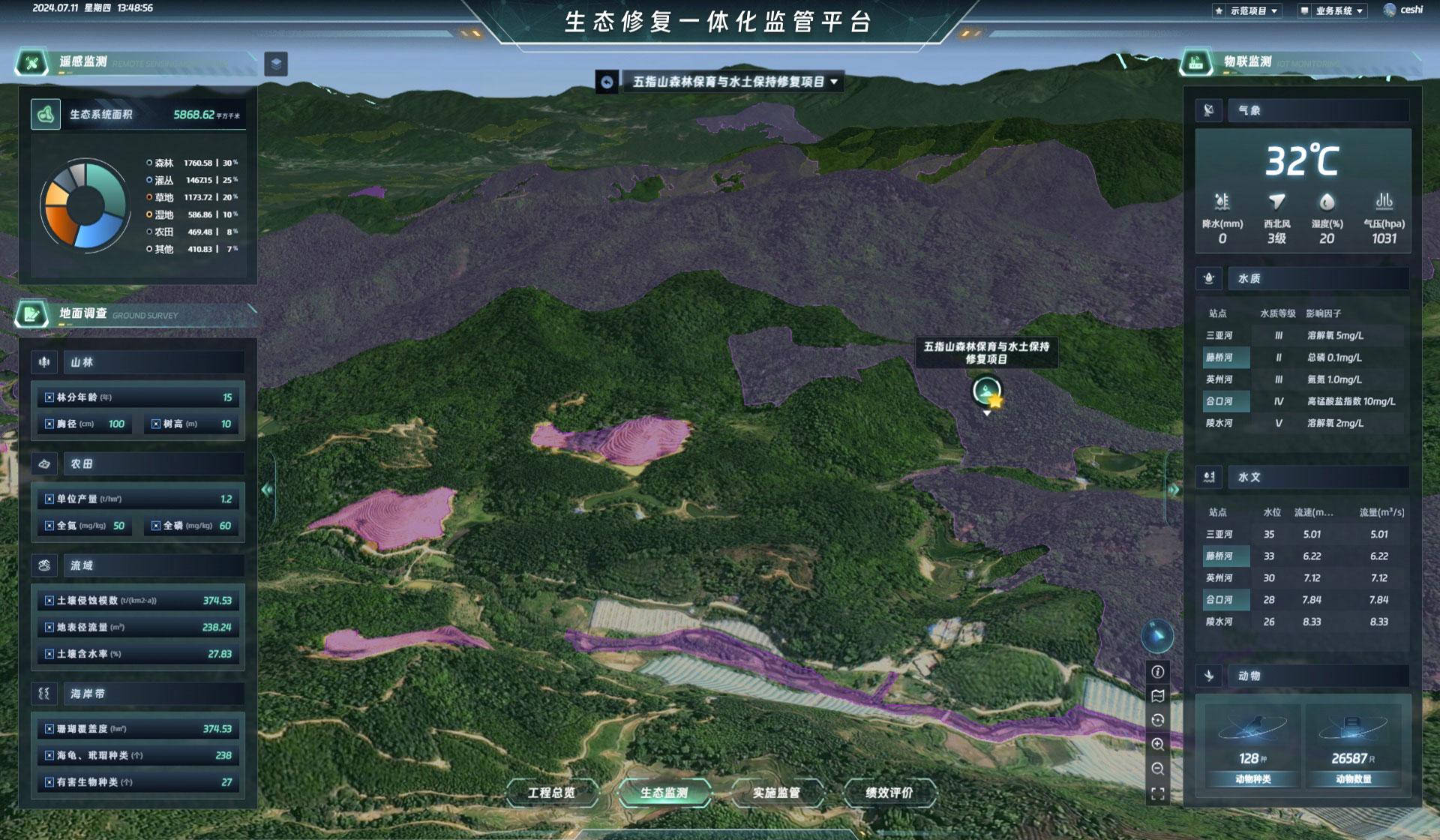Screen dimensions: 1440x840
Task: Collapse the right side panel arrow
Action: click(1174, 490)
